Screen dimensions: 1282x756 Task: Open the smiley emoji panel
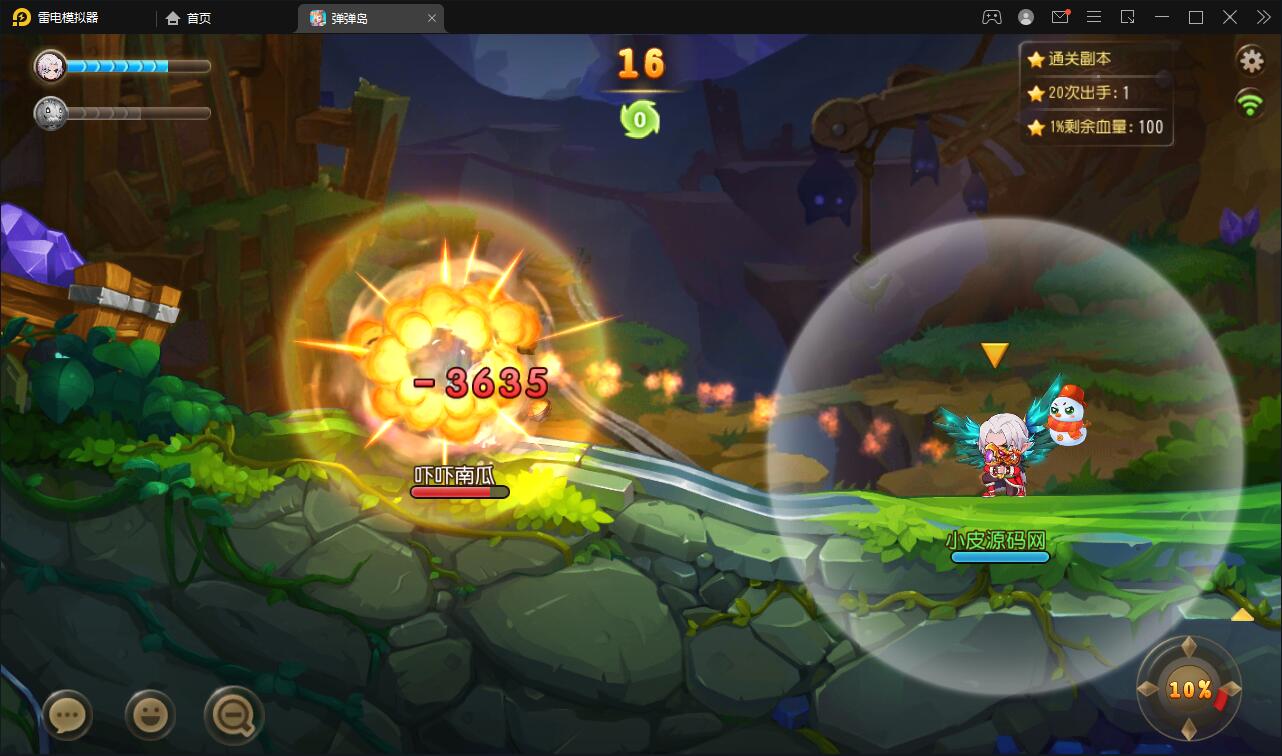[x=150, y=715]
